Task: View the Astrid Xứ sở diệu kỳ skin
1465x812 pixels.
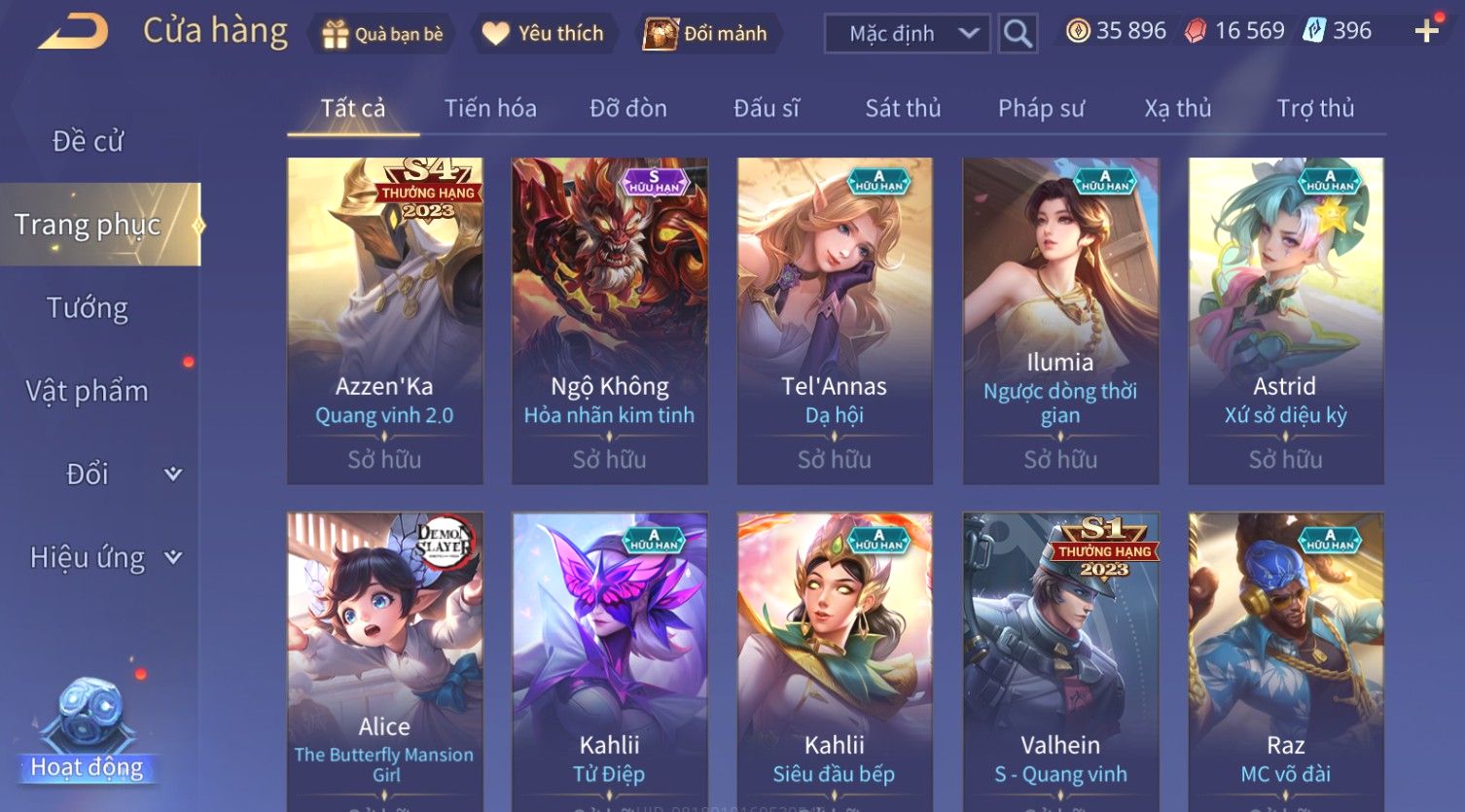Action: (1285, 321)
